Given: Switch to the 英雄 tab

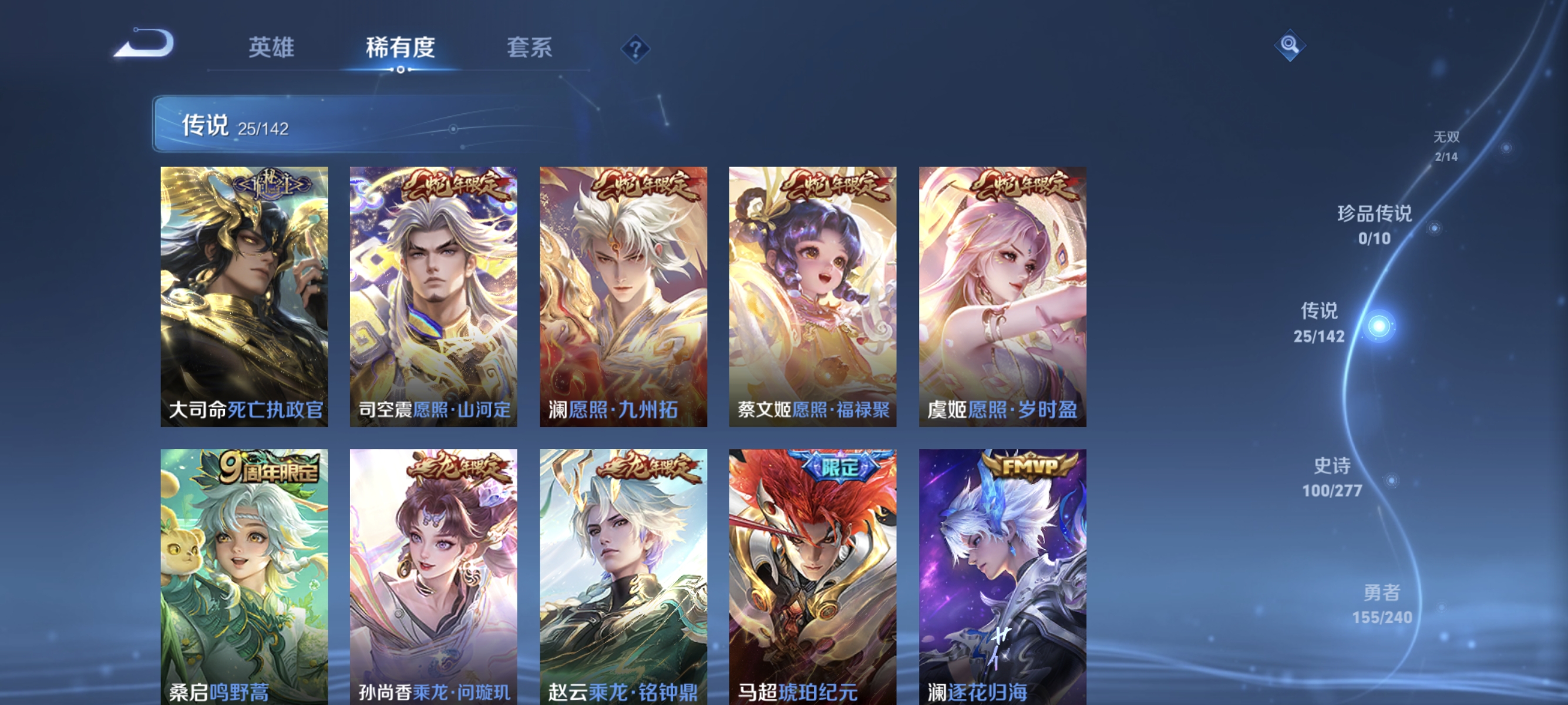Looking at the screenshot, I should point(271,49).
